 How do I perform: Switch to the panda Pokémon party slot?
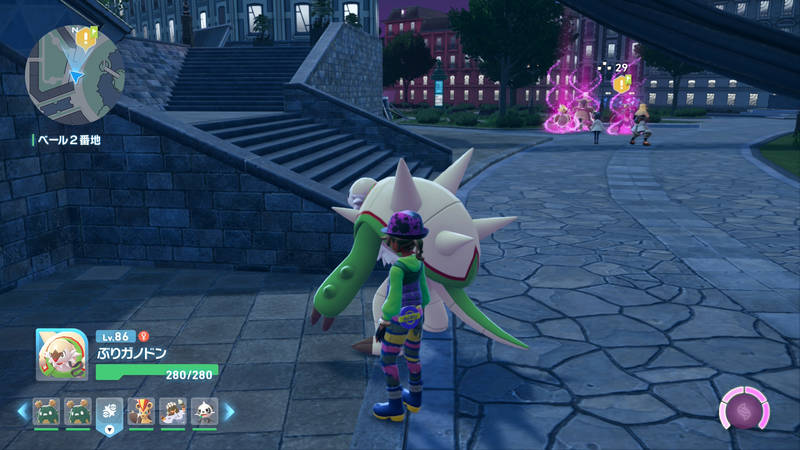point(203,411)
